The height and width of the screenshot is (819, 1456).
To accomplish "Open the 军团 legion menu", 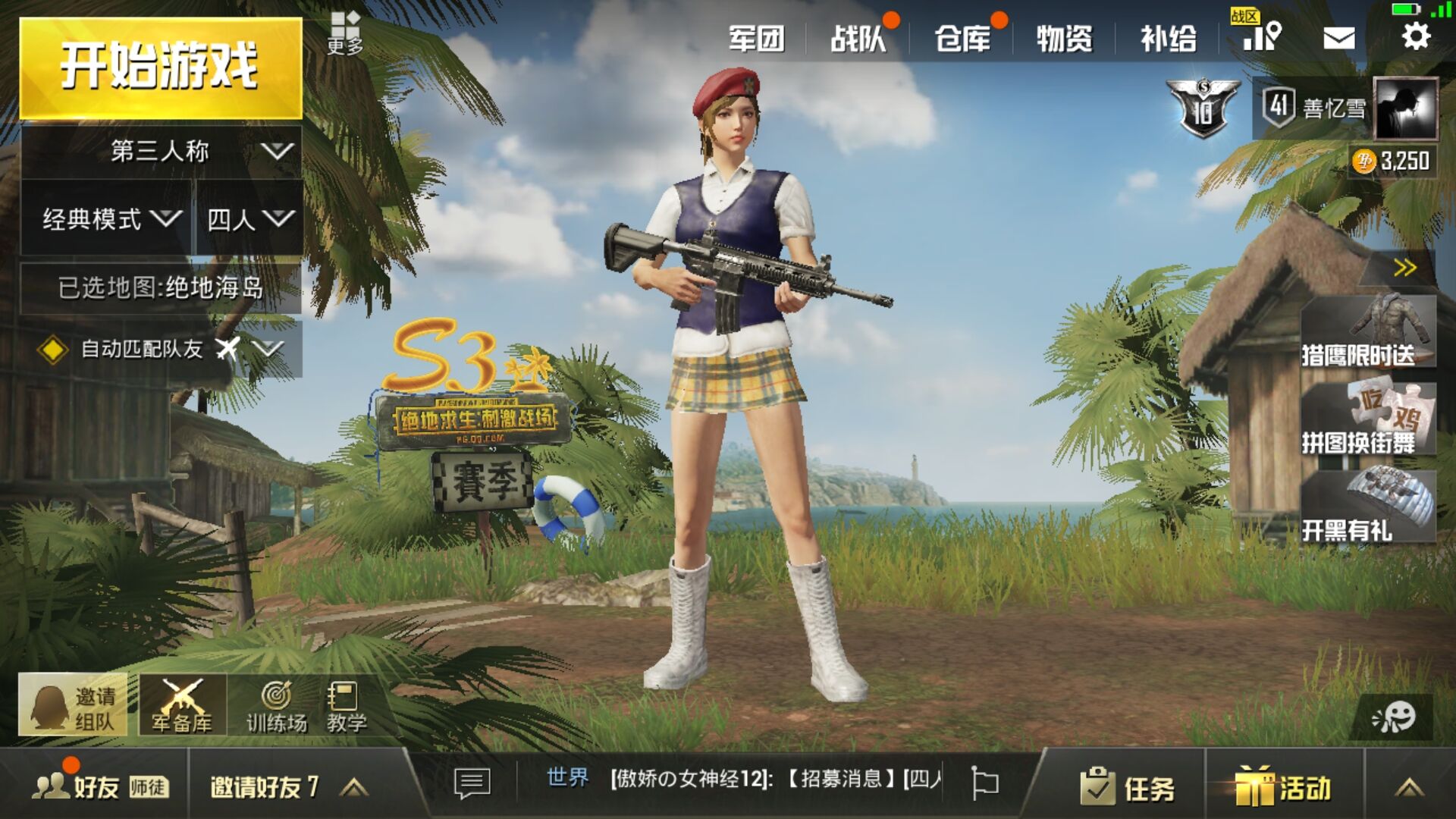I will point(756,38).
